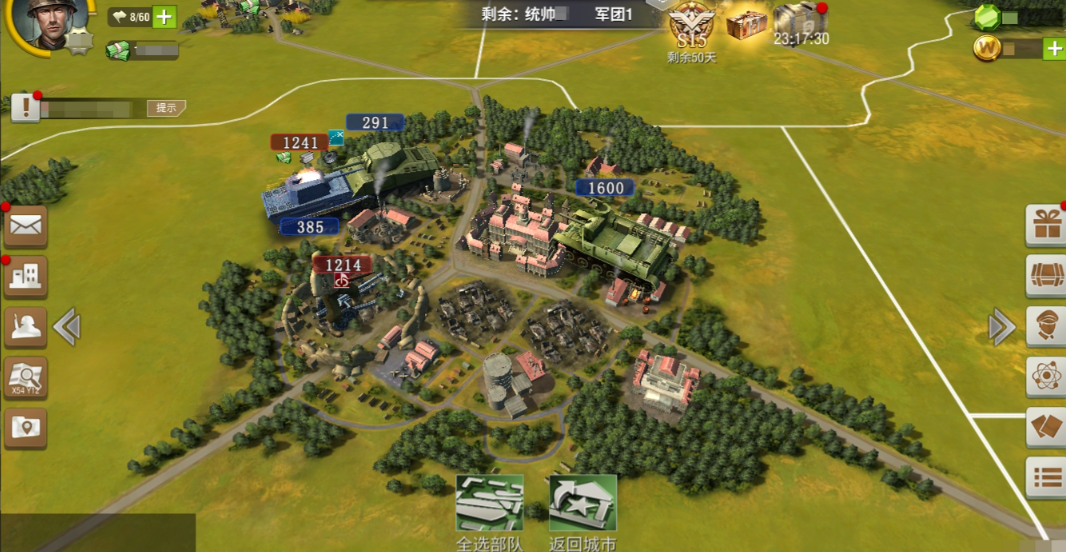Open the mail envelope inbox
This screenshot has width=1066, height=552.
[x=25, y=227]
